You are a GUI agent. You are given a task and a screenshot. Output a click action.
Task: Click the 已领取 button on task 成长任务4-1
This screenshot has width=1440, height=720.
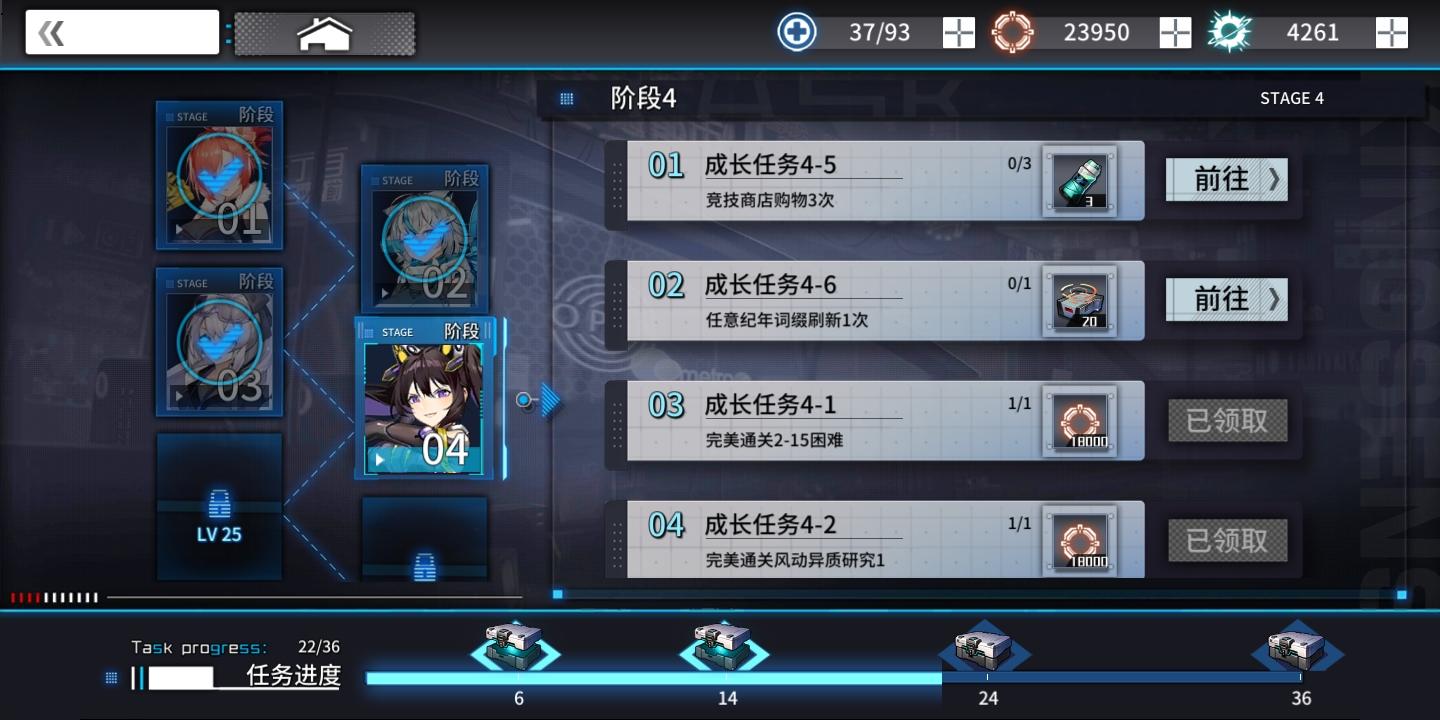point(1227,421)
